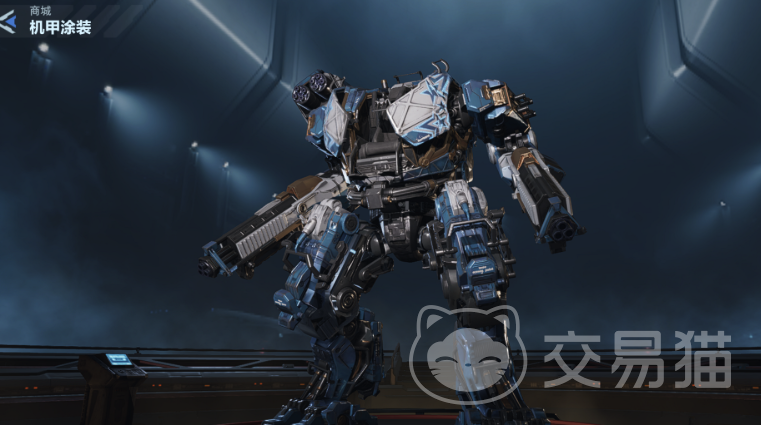Screen dimensions: 761x425
Task: Go back using the top-left arrow
Action: pyautogui.click(x=10, y=20)
